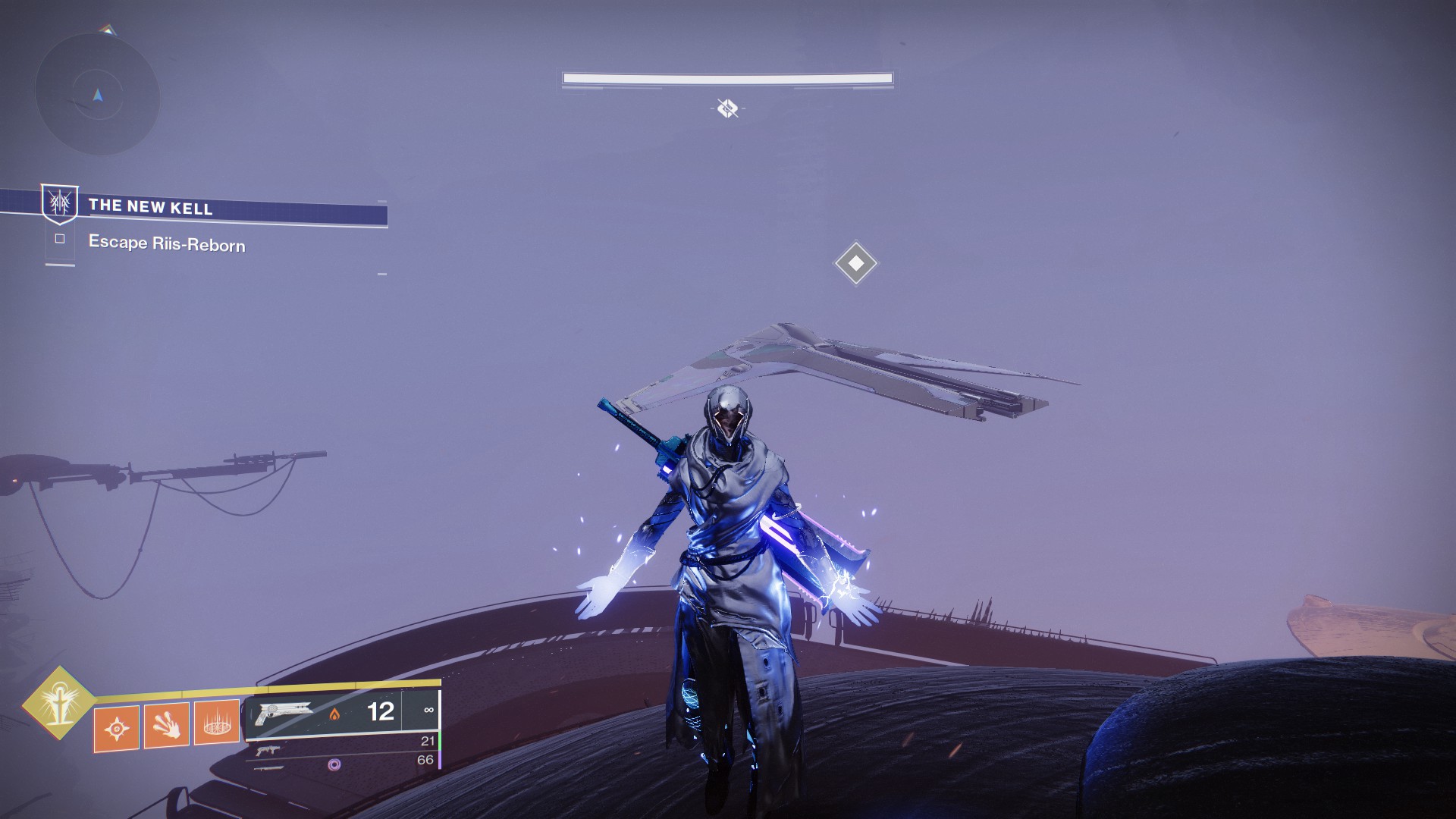
Task: Activate the Well of Radiance super icon
Action: pyautogui.click(x=58, y=704)
